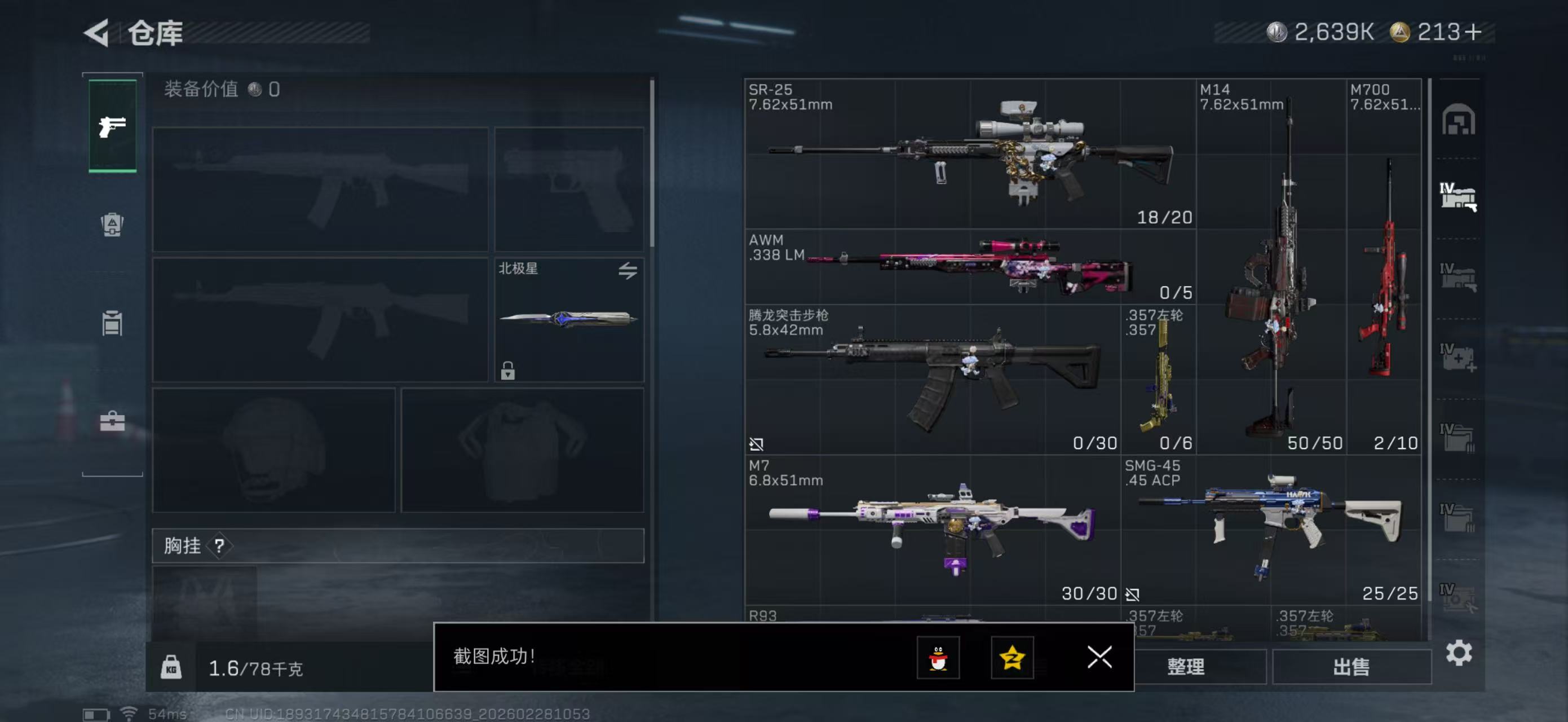This screenshot has width=1568, height=722.
Task: Close the 截图成功 popup
Action: (1099, 657)
